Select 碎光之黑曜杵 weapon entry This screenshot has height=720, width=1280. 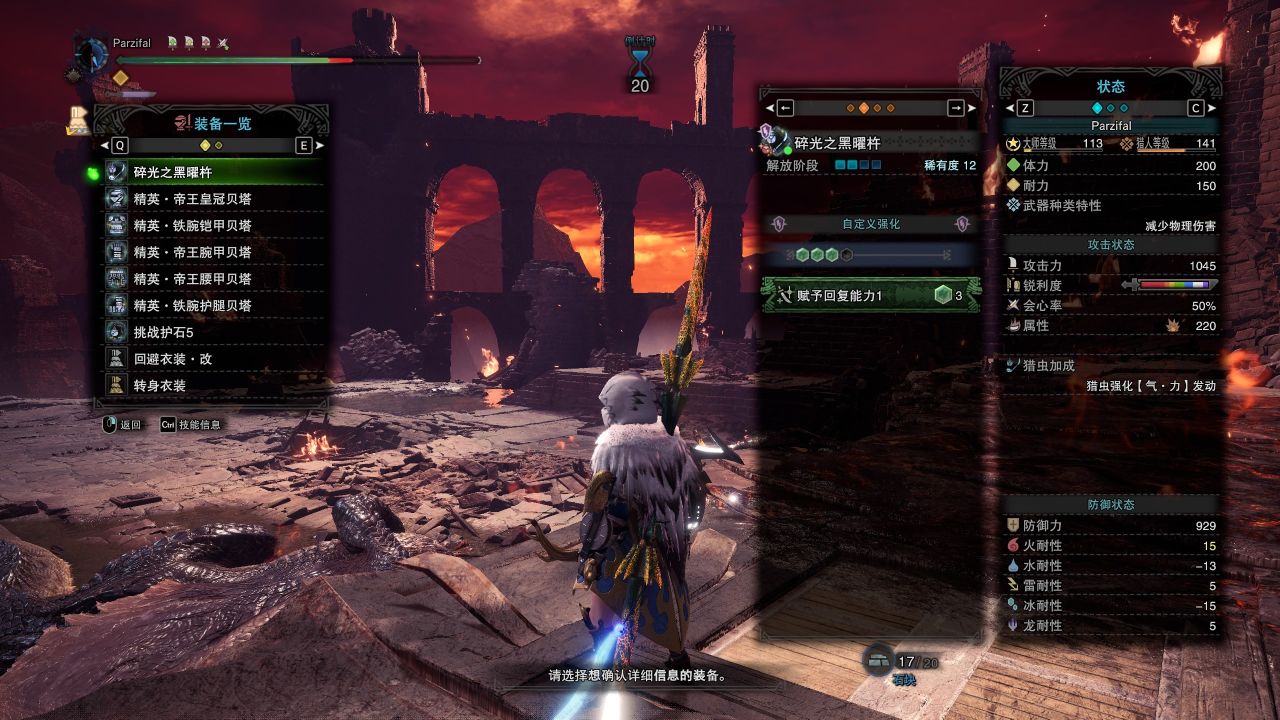[214, 172]
